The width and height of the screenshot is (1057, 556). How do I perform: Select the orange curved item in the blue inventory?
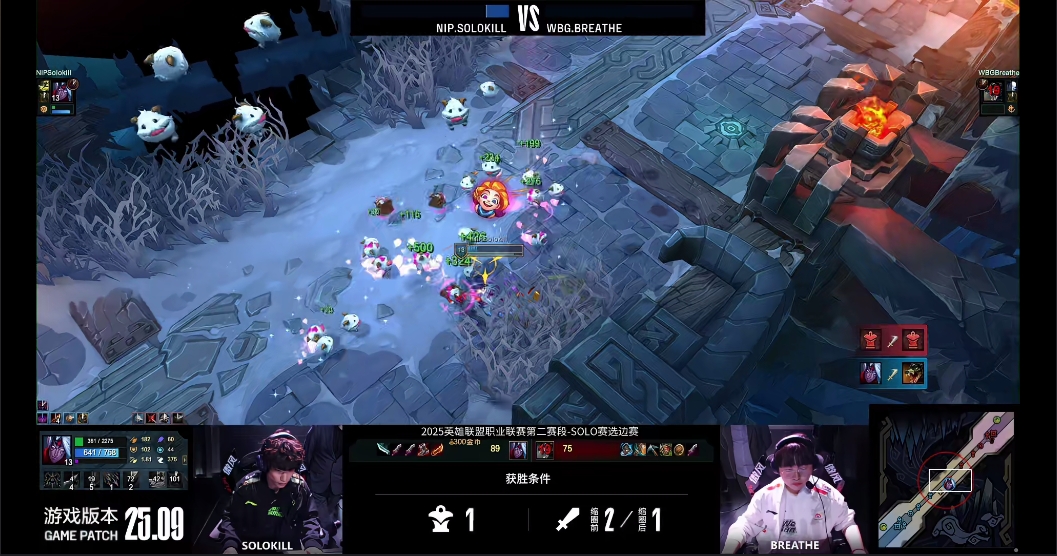click(437, 450)
